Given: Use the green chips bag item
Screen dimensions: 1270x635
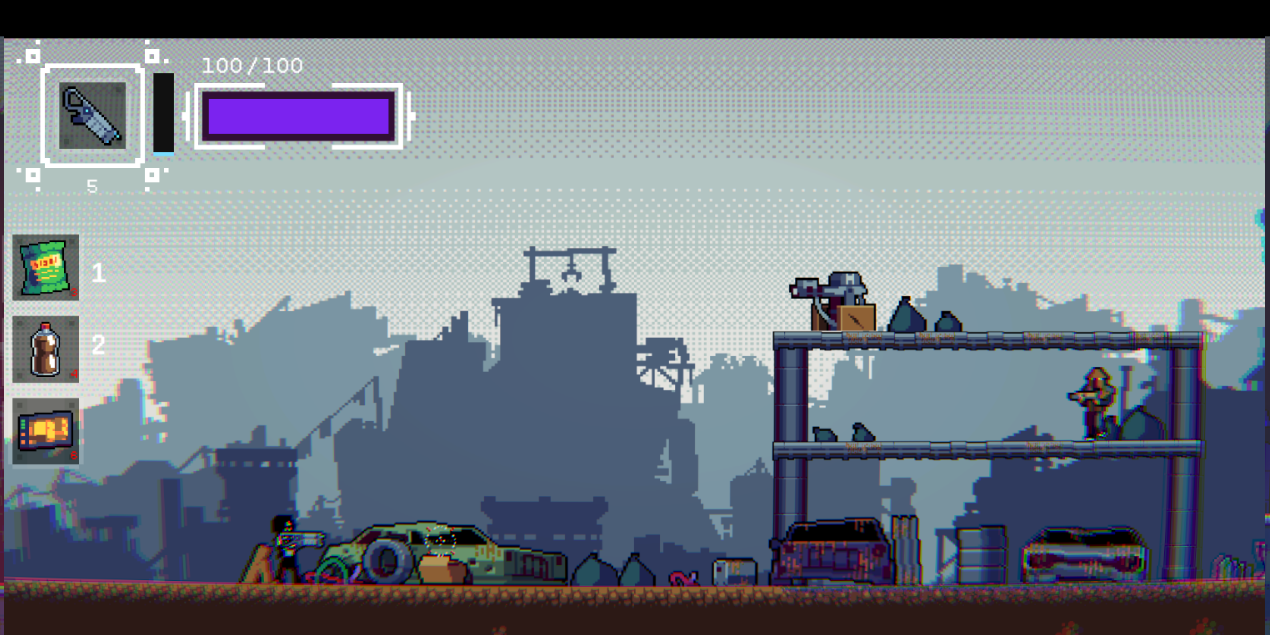Looking at the screenshot, I should tap(46, 268).
